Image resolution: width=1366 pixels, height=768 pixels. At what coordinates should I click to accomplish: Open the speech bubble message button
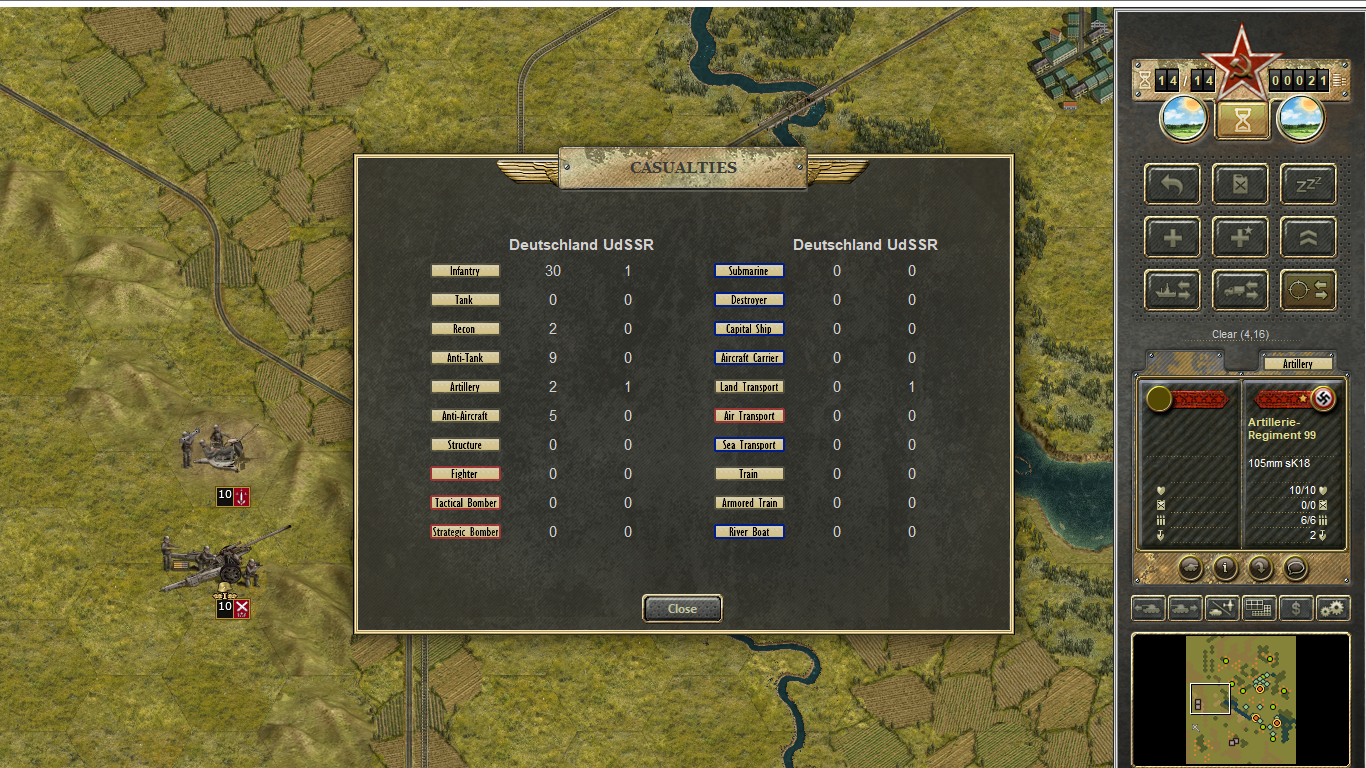click(x=1295, y=568)
